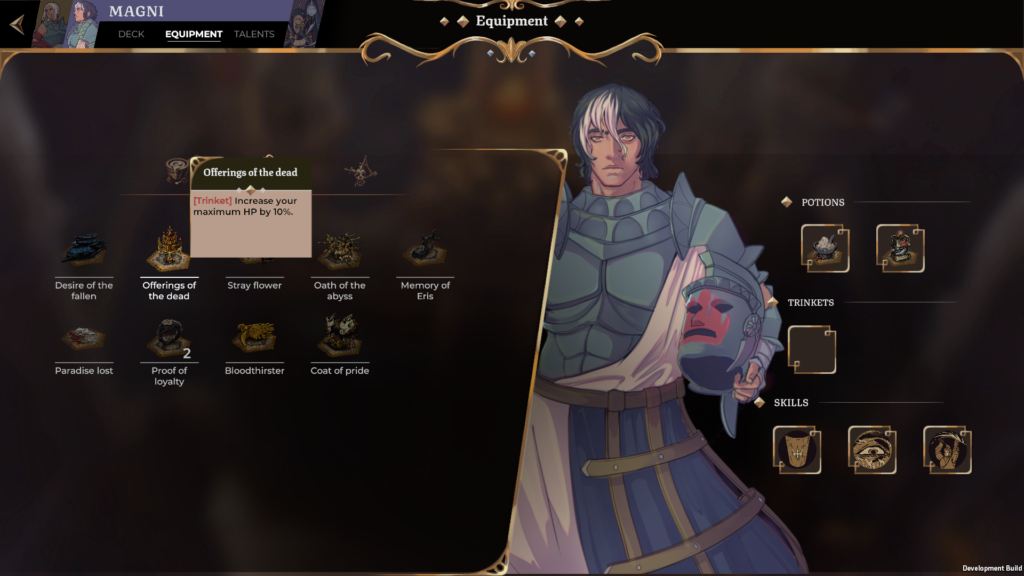Select the Equipment tab
The height and width of the screenshot is (576, 1024).
tap(194, 34)
